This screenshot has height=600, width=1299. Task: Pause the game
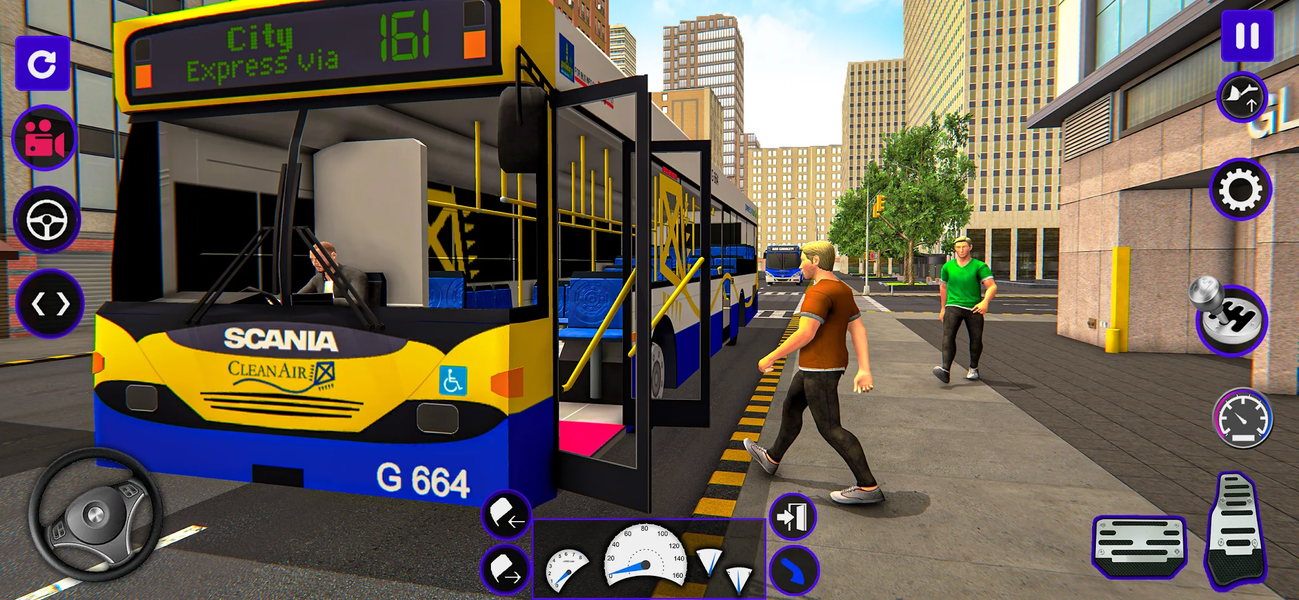pyautogui.click(x=1247, y=36)
